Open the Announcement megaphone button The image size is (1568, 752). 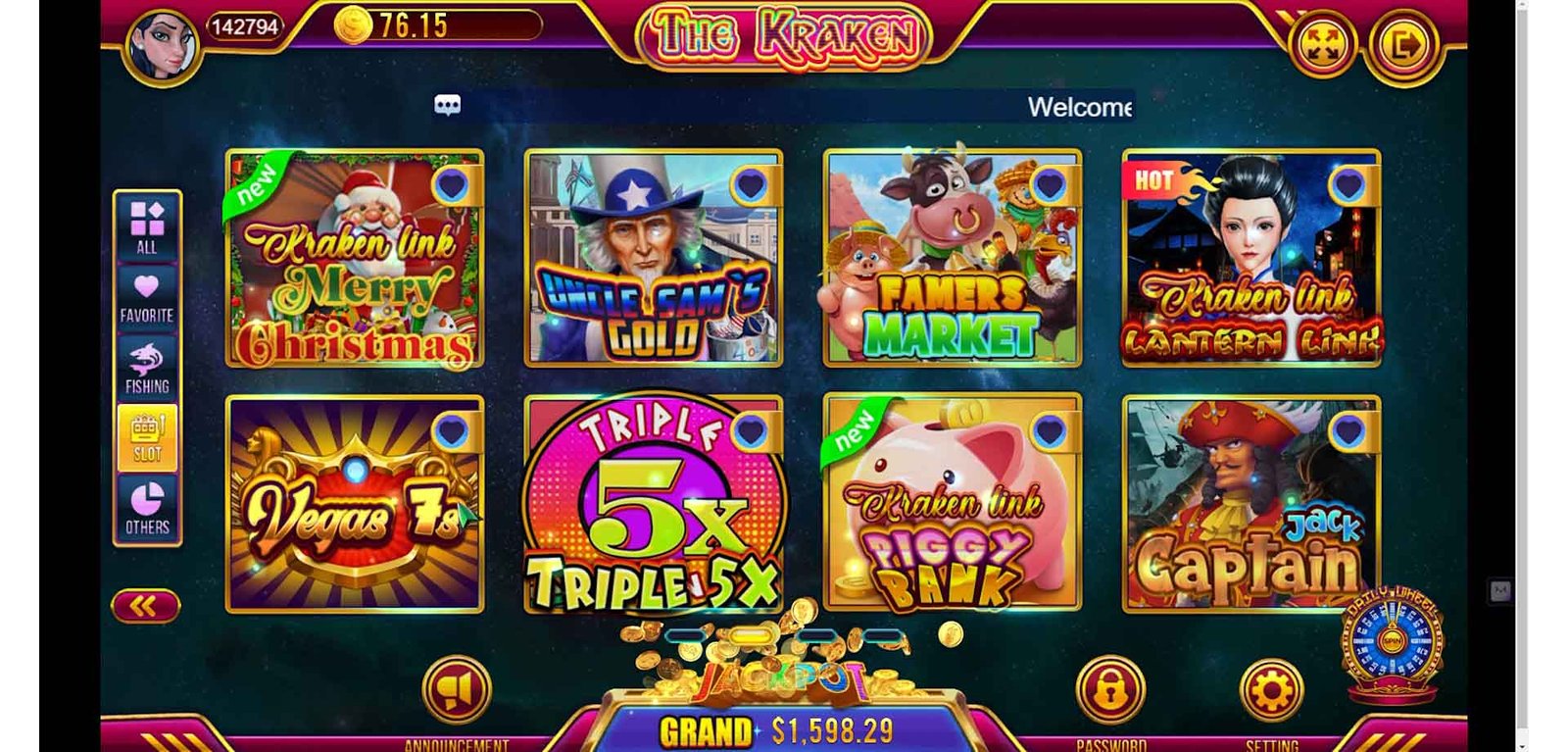pos(456,690)
